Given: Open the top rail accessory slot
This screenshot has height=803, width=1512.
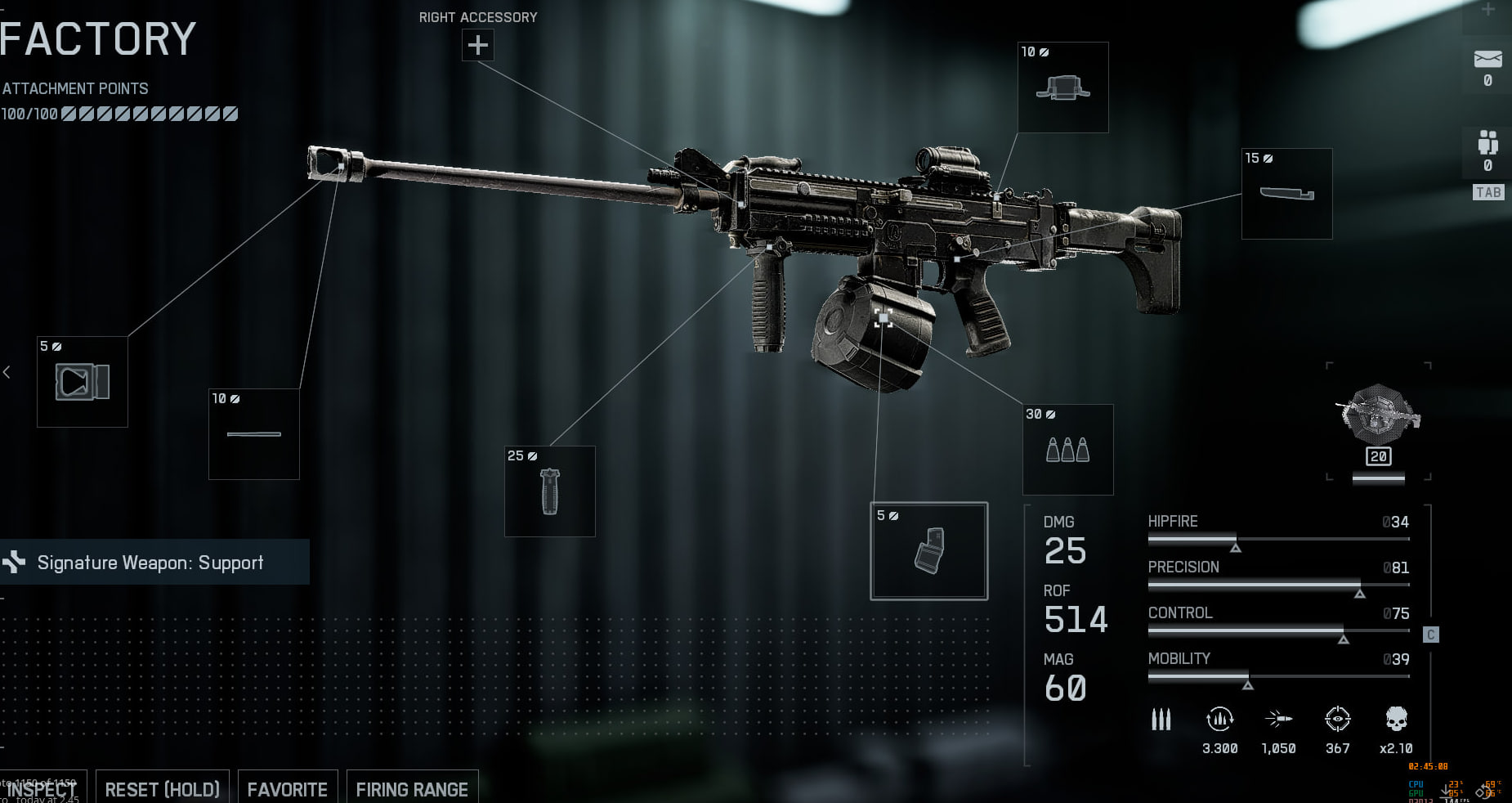Looking at the screenshot, I should tap(1286, 194).
